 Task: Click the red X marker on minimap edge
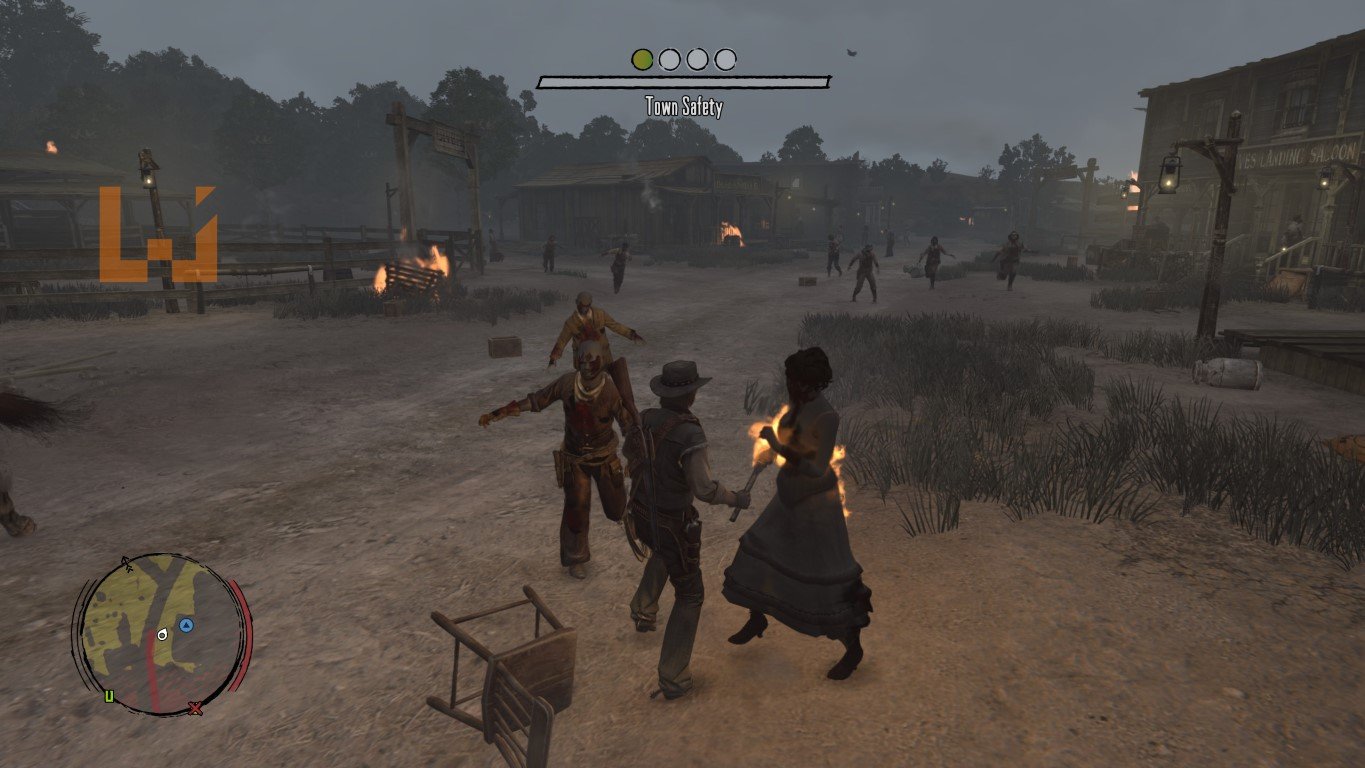coord(196,708)
